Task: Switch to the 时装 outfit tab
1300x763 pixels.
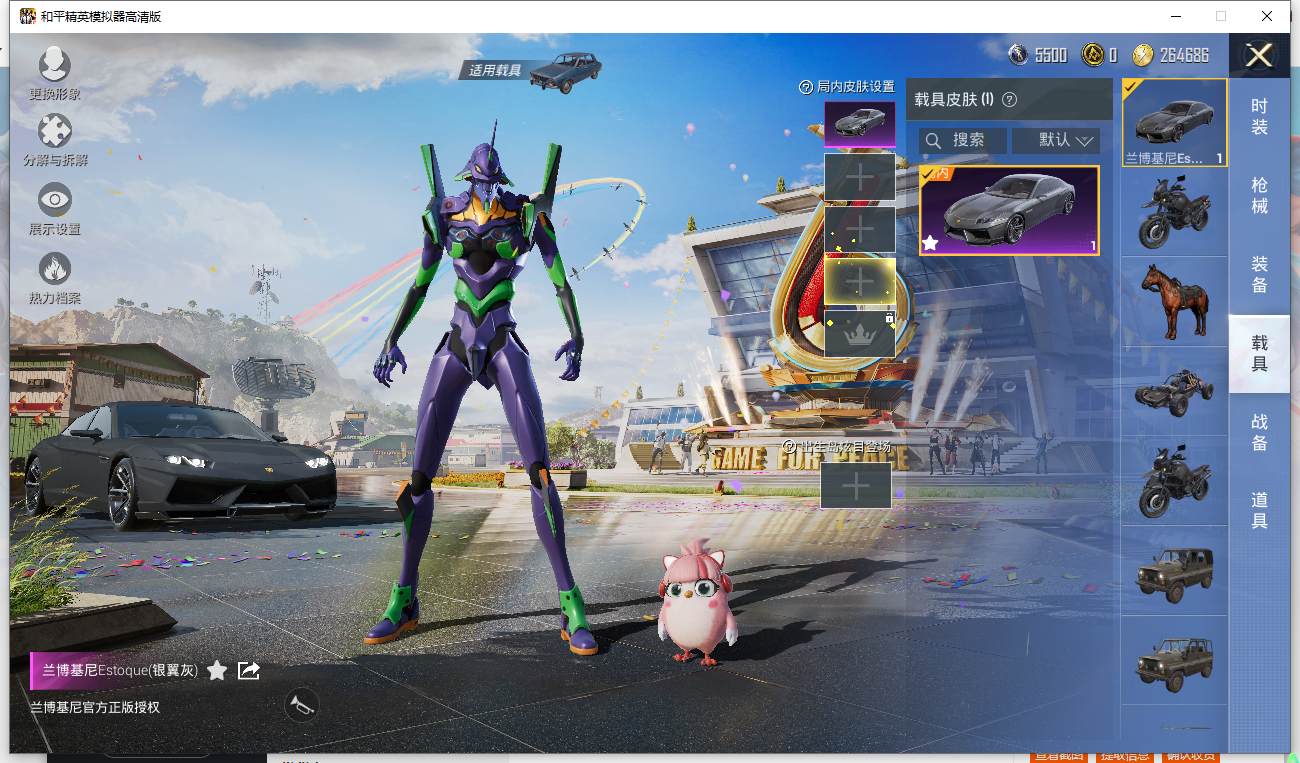Action: tap(1259, 117)
